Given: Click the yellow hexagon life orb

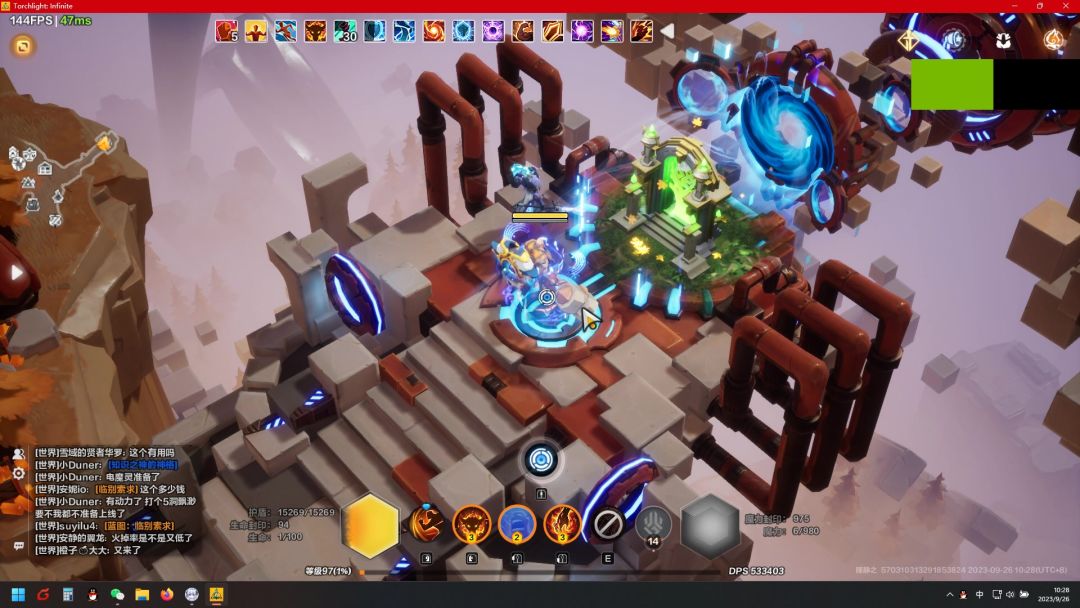Looking at the screenshot, I should [370, 526].
